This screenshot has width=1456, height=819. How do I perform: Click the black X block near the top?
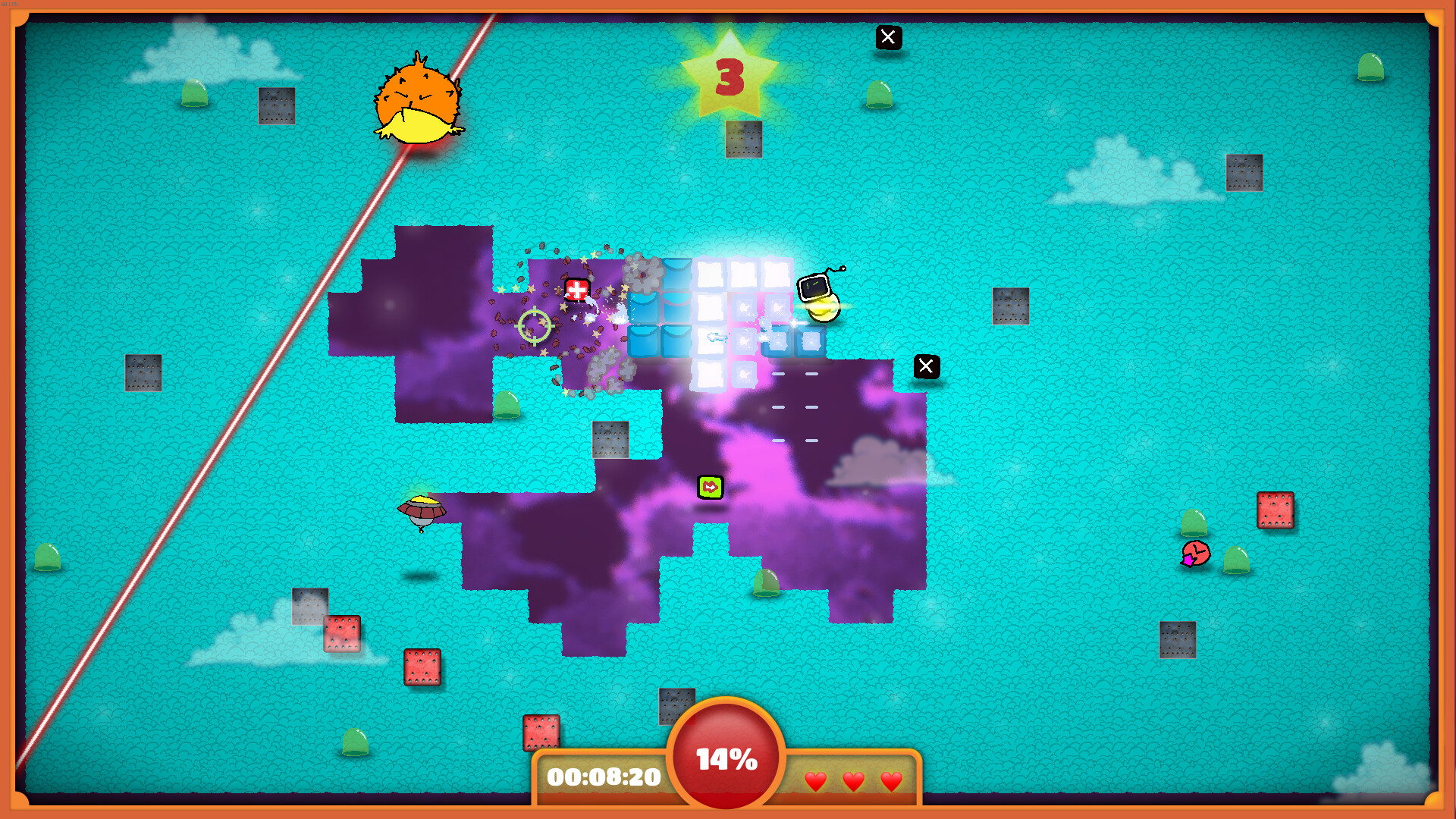(x=888, y=37)
